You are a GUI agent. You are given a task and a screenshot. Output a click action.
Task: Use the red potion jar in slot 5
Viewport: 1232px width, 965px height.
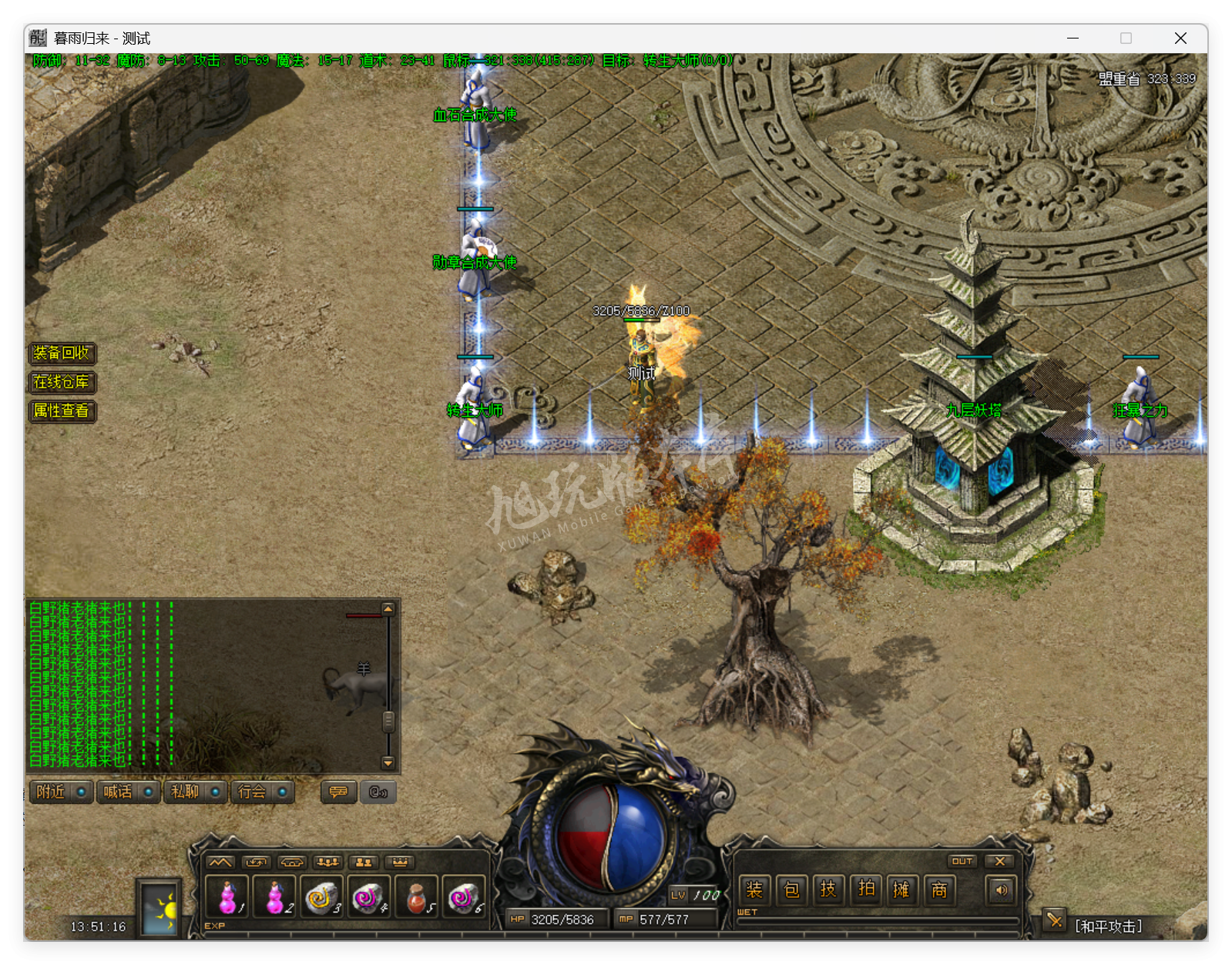click(x=417, y=897)
